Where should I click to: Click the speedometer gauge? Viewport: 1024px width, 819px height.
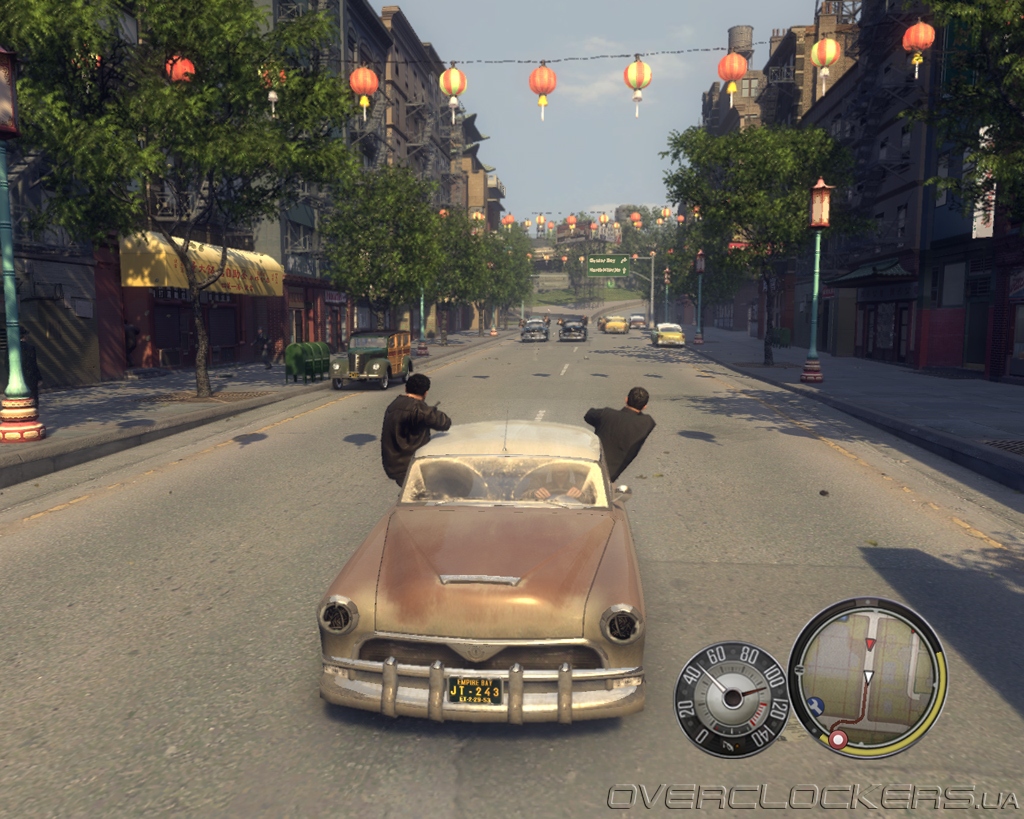point(732,699)
